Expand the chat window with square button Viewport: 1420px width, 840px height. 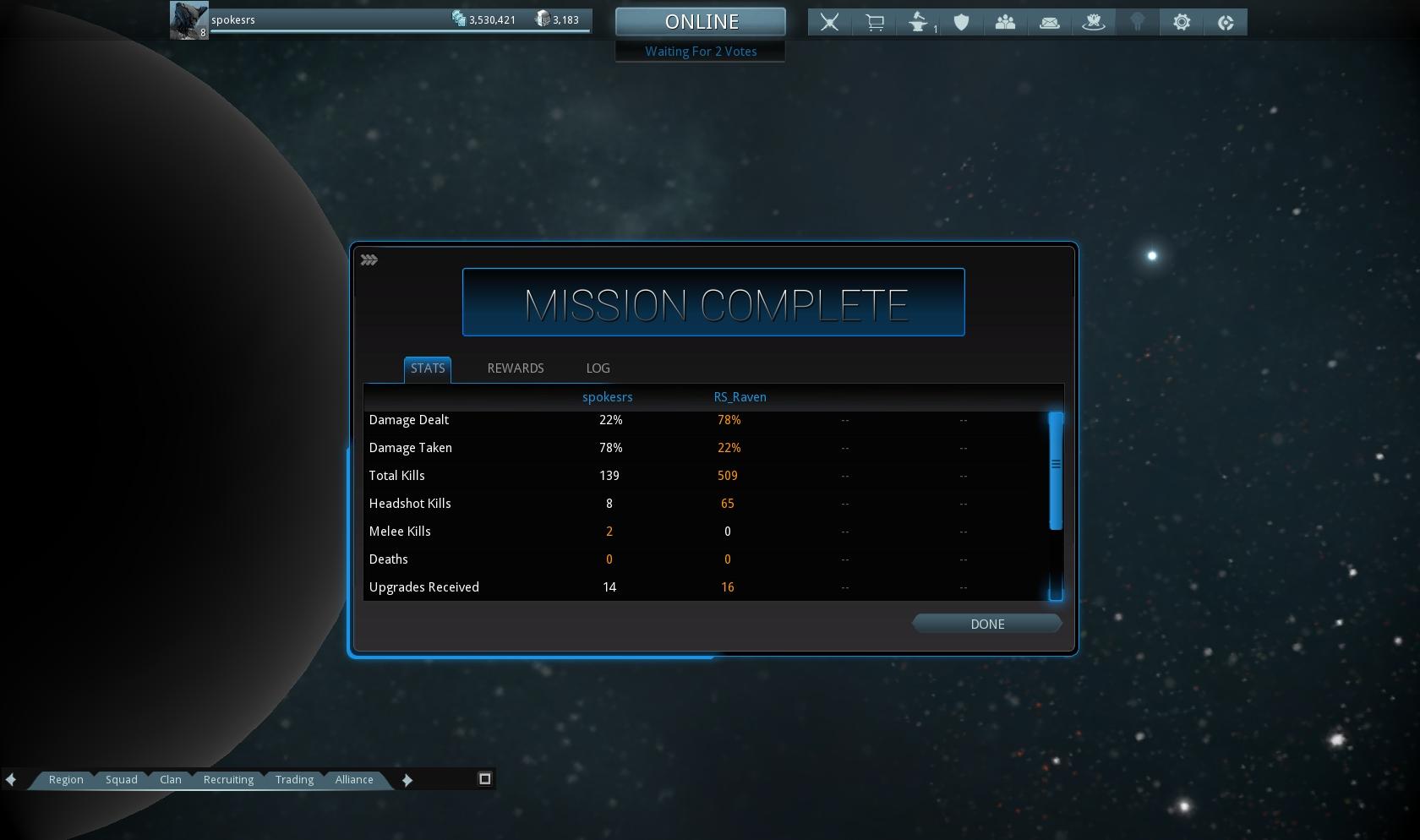click(x=485, y=779)
